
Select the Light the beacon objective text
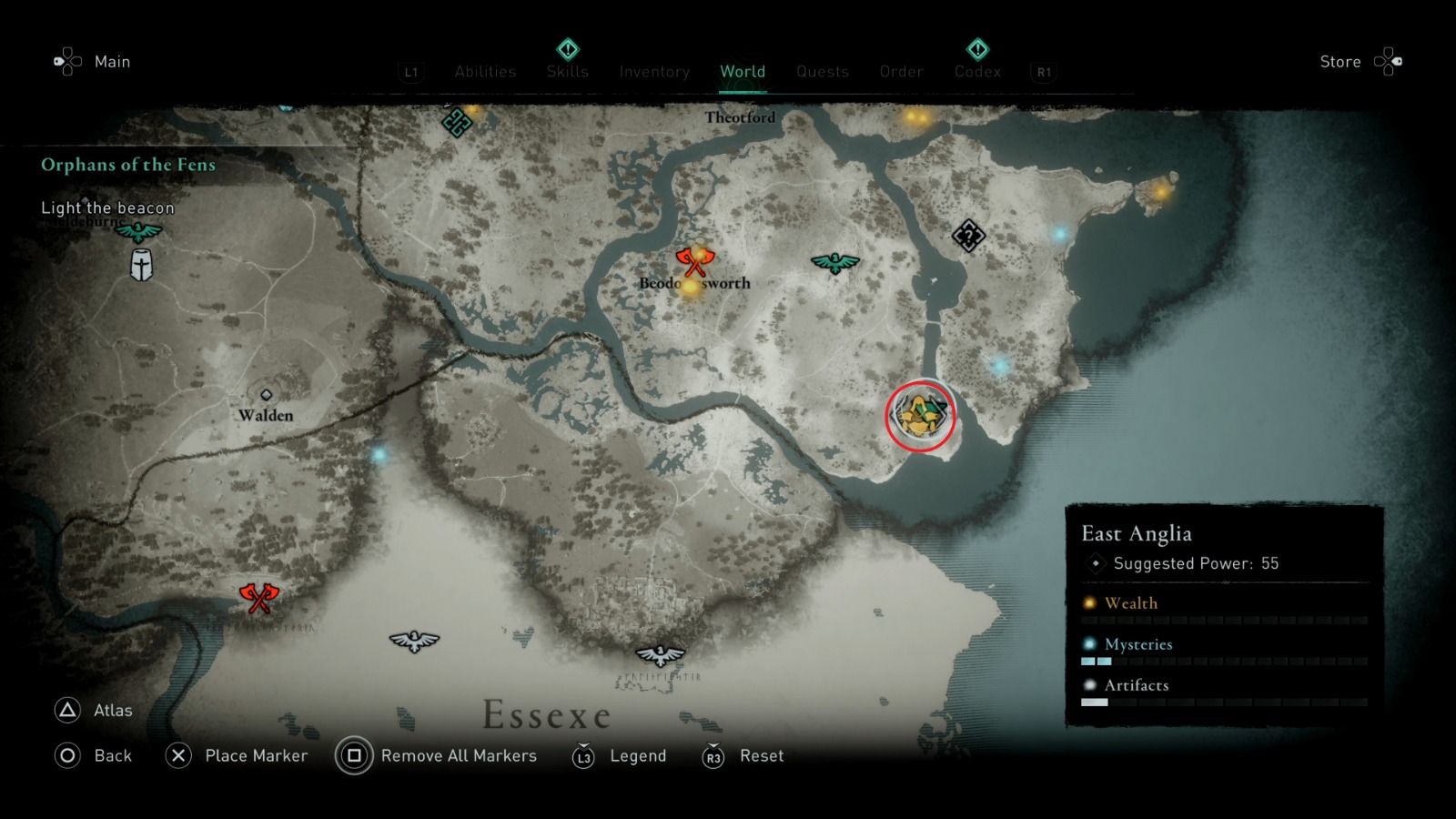(106, 207)
